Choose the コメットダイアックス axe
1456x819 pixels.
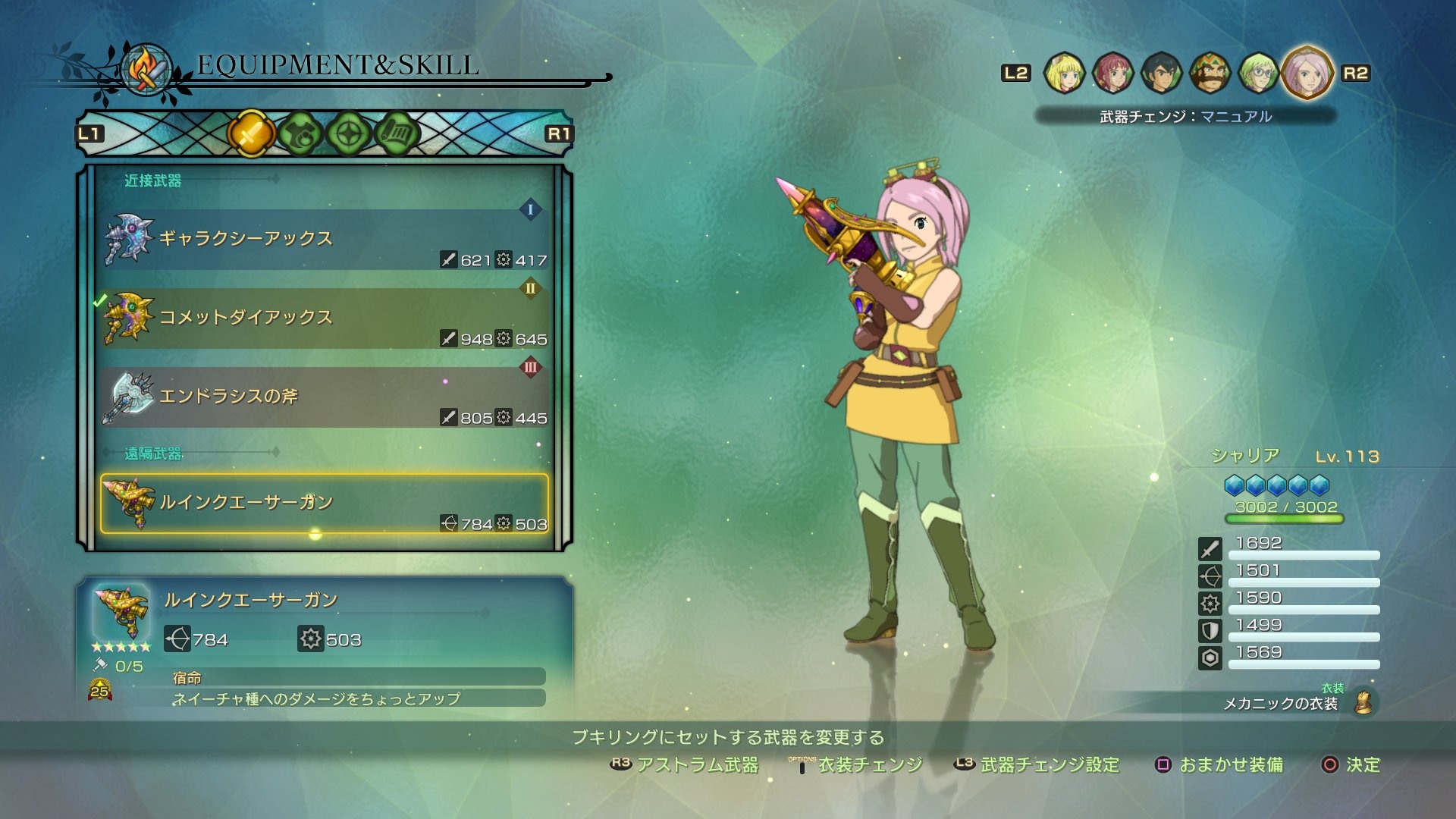click(x=325, y=318)
